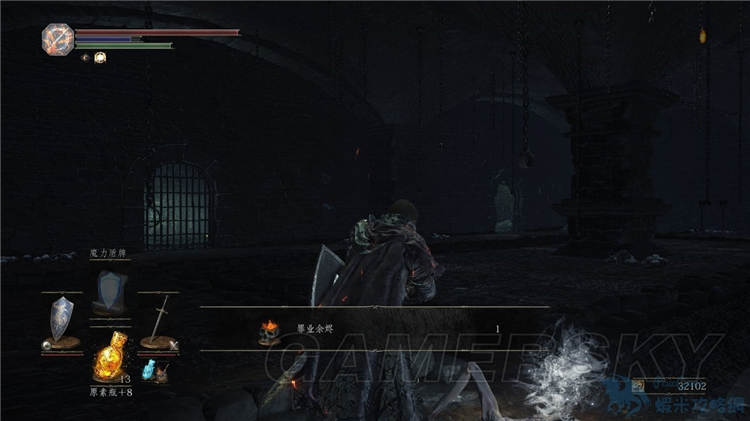Click the octagonal covenant emblem icon

57,39
